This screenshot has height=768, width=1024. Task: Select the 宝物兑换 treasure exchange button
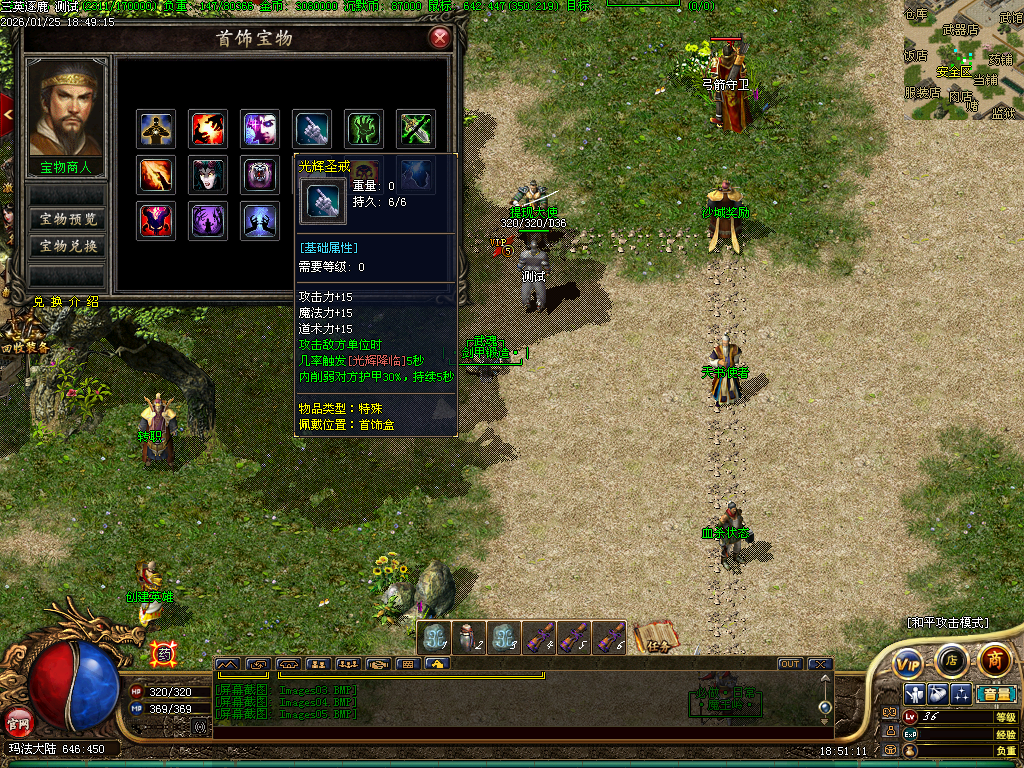(x=67, y=246)
